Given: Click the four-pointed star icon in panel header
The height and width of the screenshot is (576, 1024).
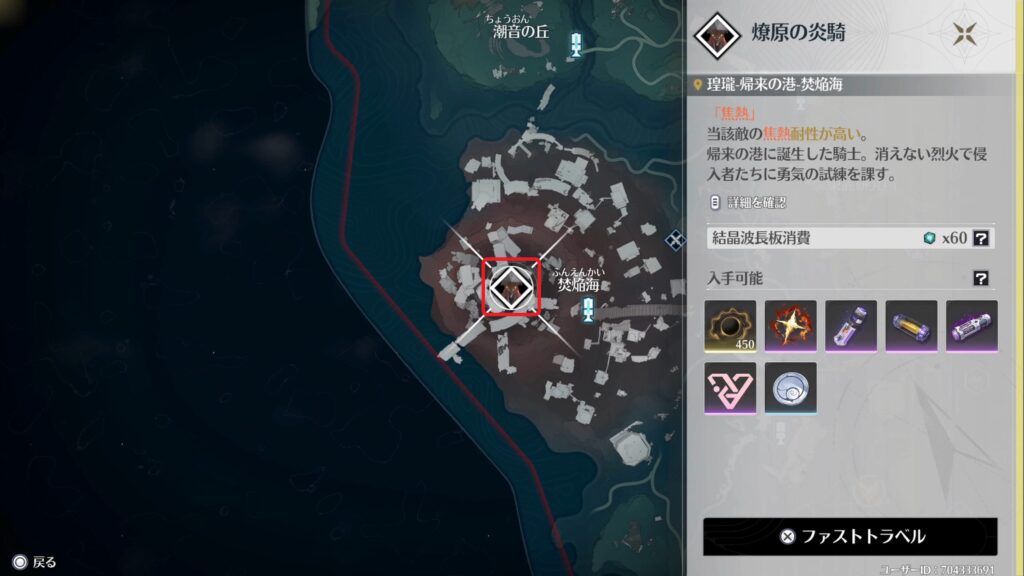Looking at the screenshot, I should click(x=965, y=33).
